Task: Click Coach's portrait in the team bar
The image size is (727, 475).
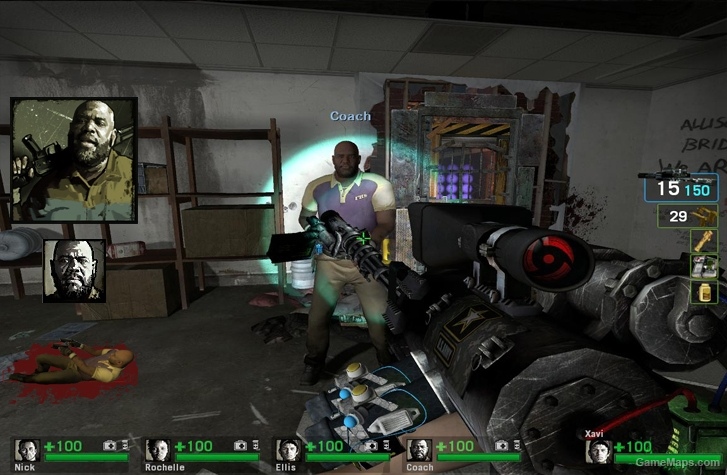Action: [419, 450]
